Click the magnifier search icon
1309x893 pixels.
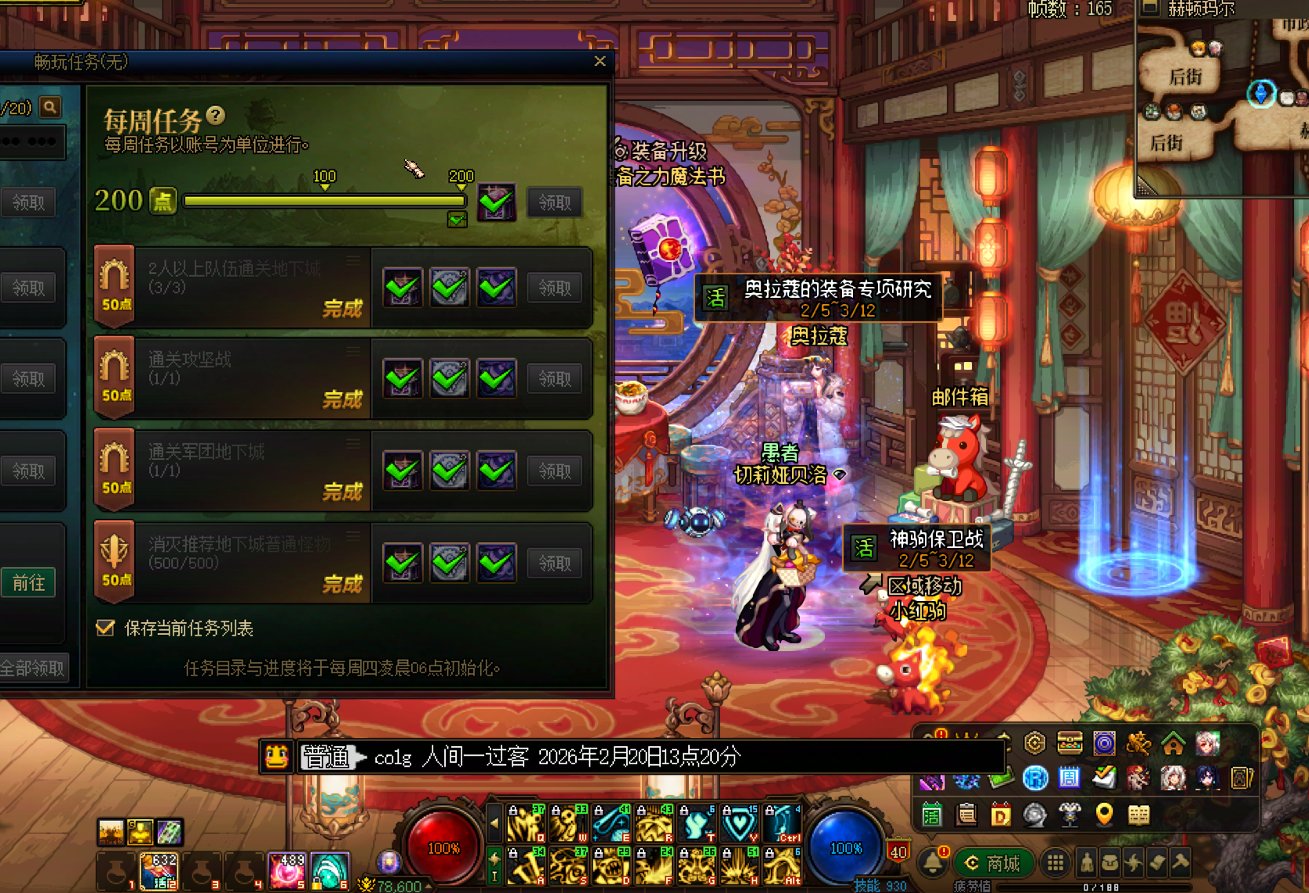pos(48,107)
